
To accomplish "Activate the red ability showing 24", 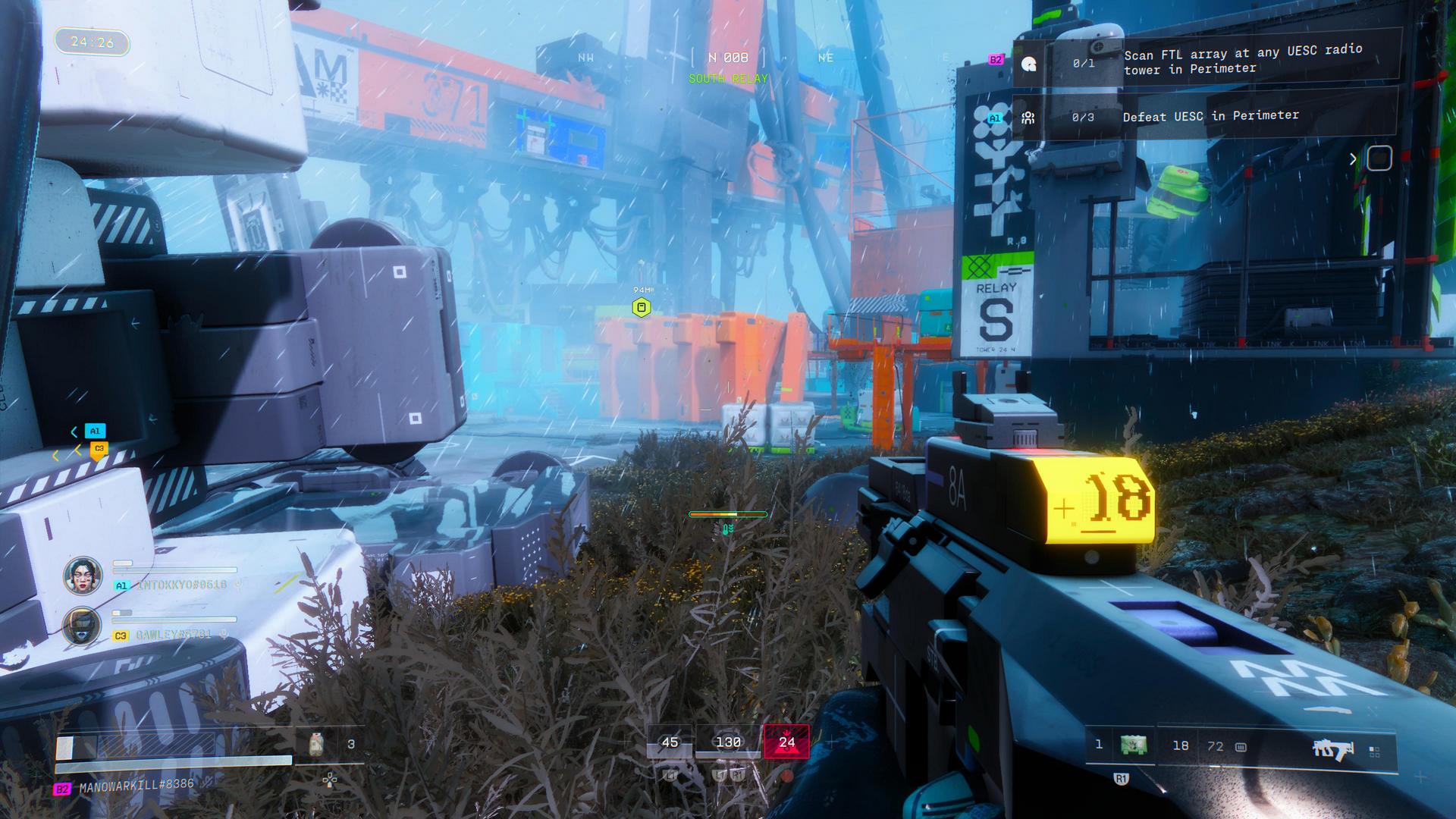I will pyautogui.click(x=786, y=742).
